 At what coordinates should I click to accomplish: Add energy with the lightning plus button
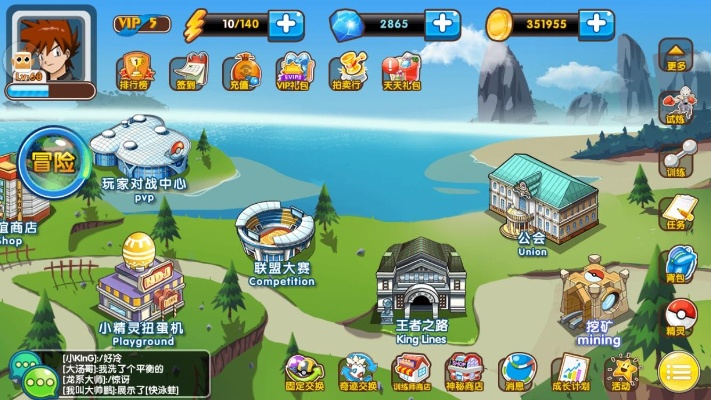pos(287,22)
